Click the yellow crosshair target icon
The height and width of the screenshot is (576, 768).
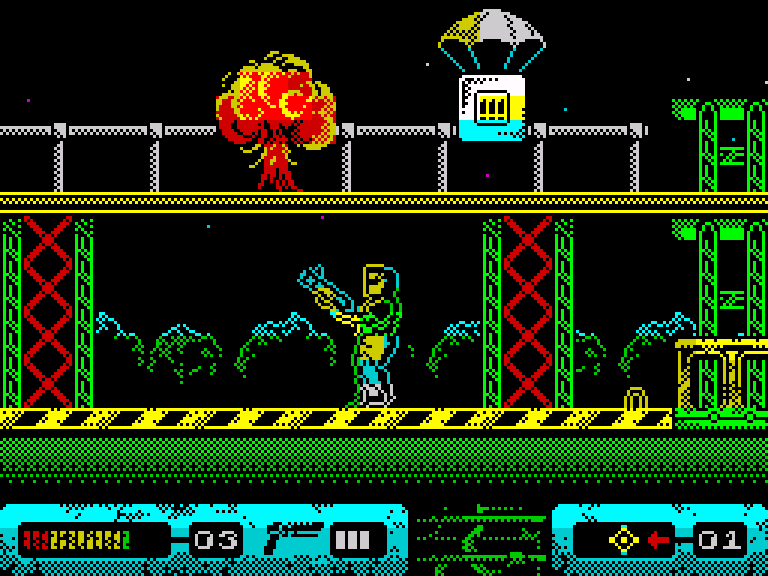click(x=624, y=540)
